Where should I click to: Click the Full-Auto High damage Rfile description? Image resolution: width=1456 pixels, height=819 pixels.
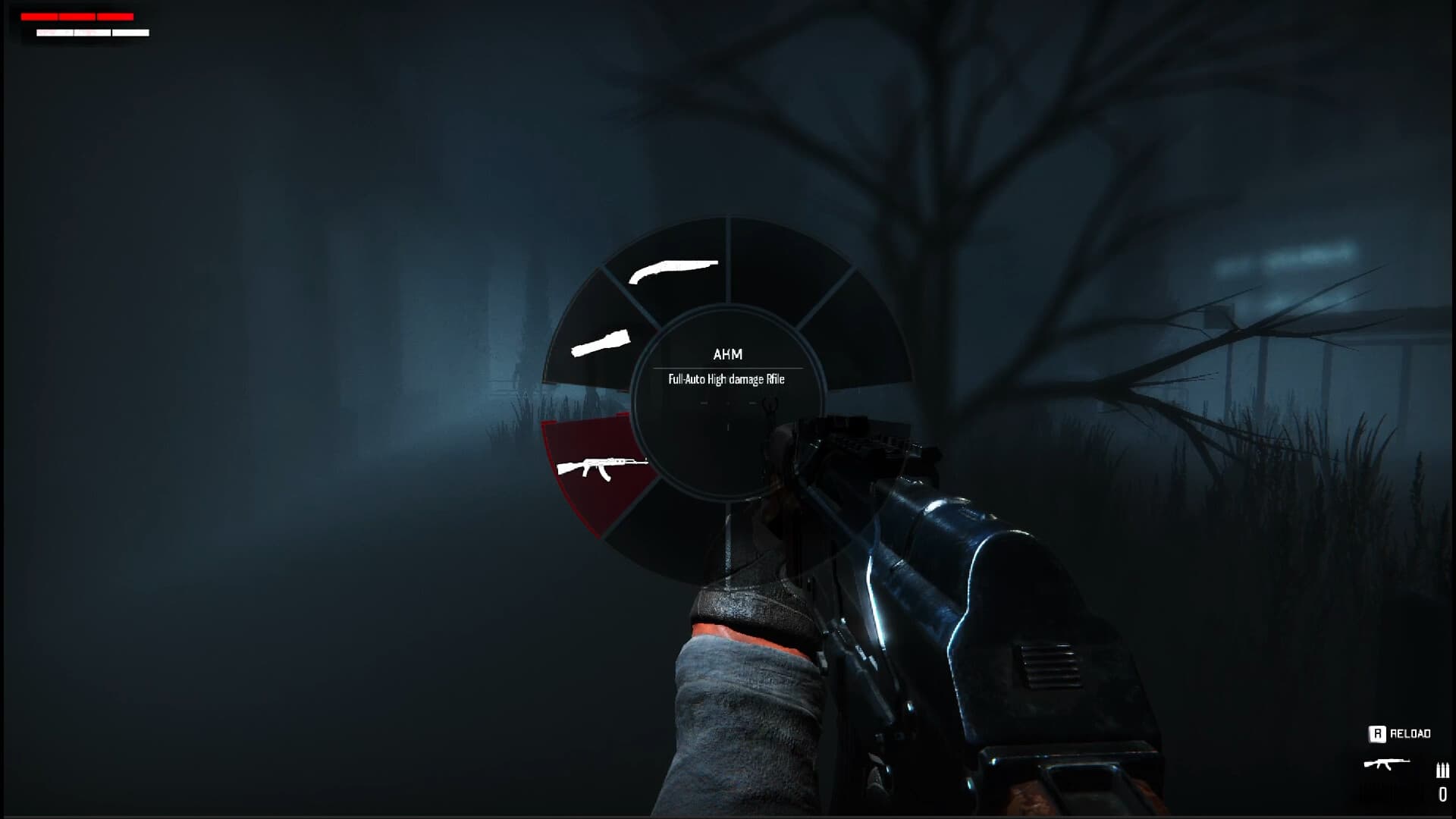tap(726, 379)
